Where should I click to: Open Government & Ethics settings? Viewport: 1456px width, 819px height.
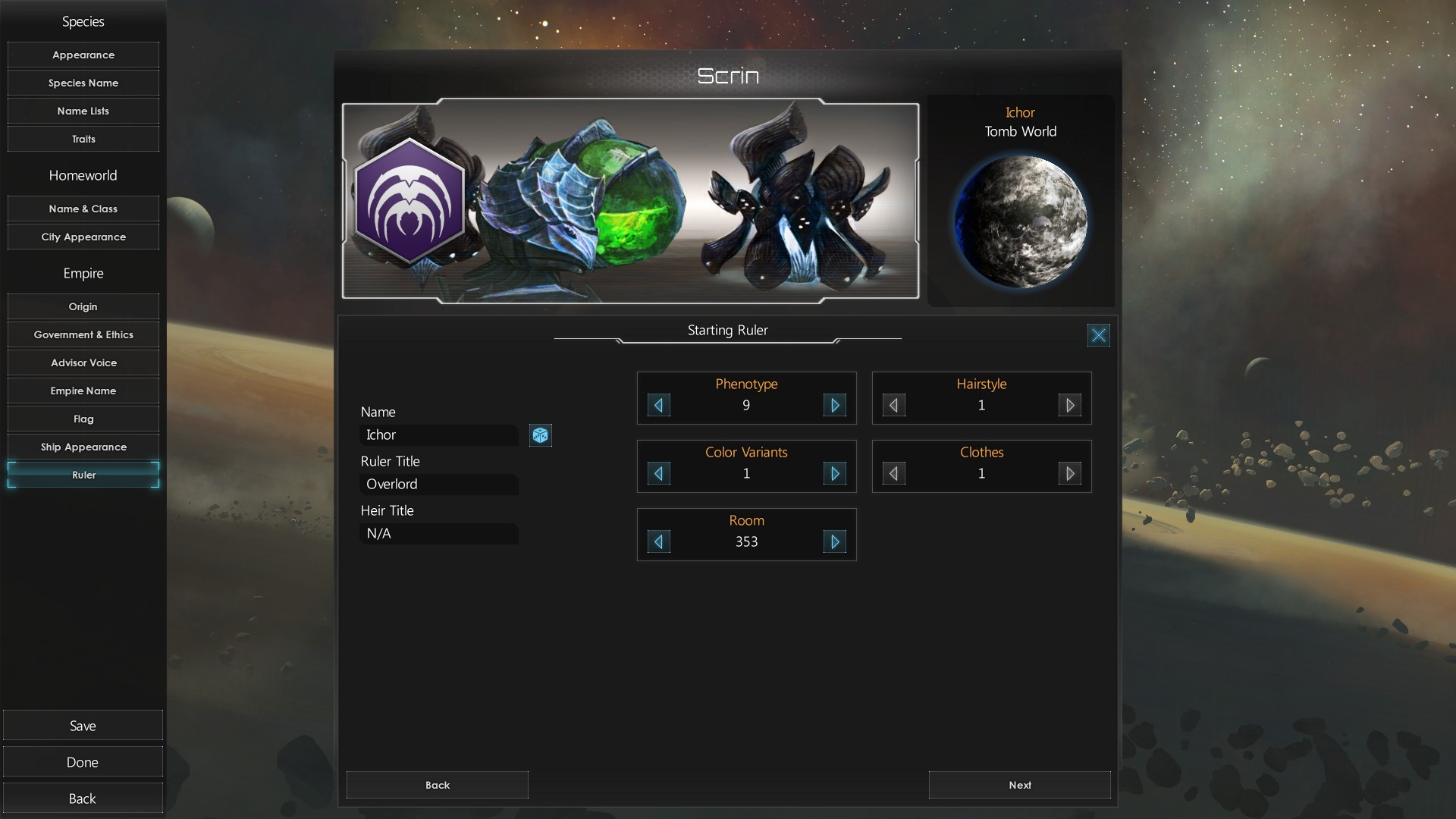click(x=83, y=334)
